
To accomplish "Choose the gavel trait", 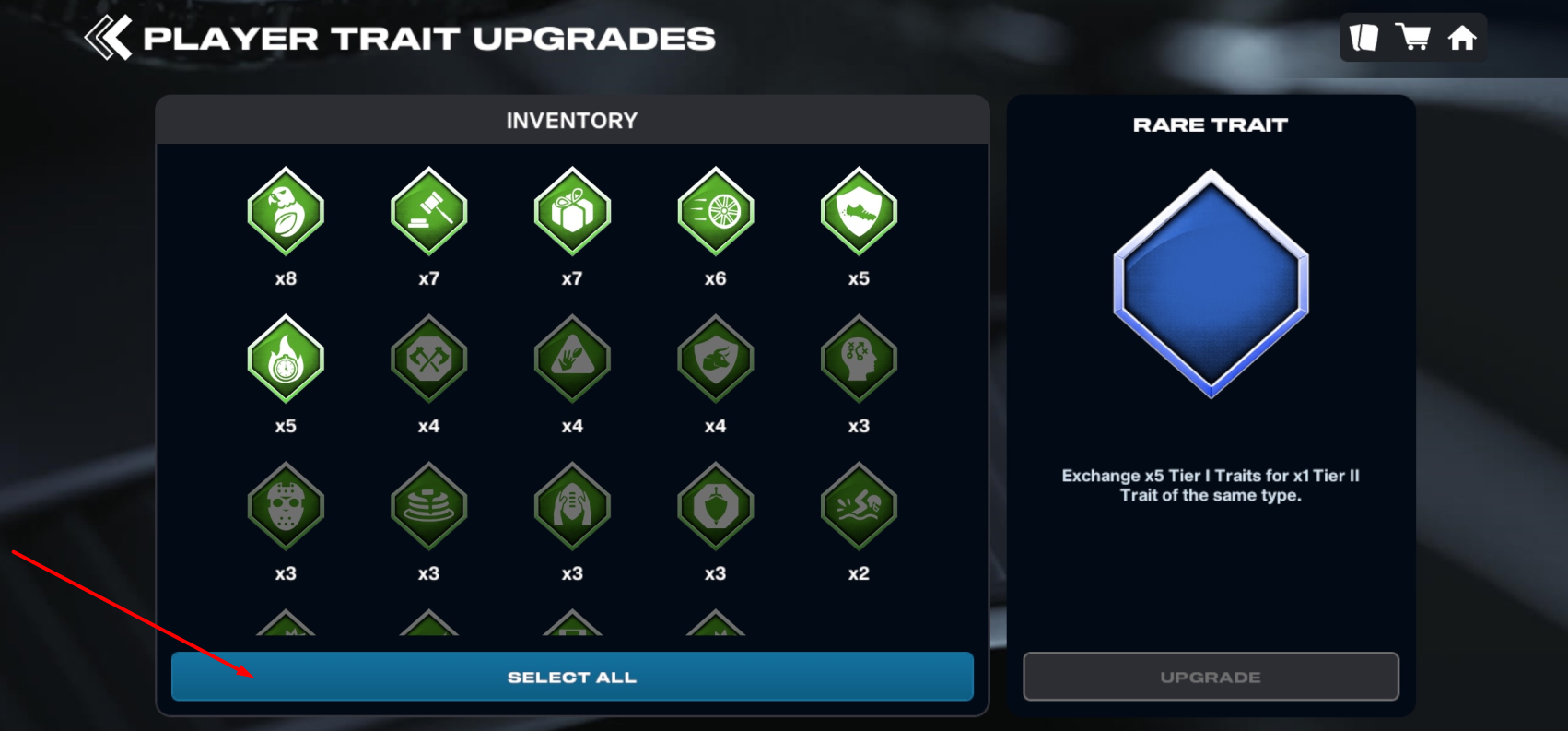I will (x=429, y=211).
